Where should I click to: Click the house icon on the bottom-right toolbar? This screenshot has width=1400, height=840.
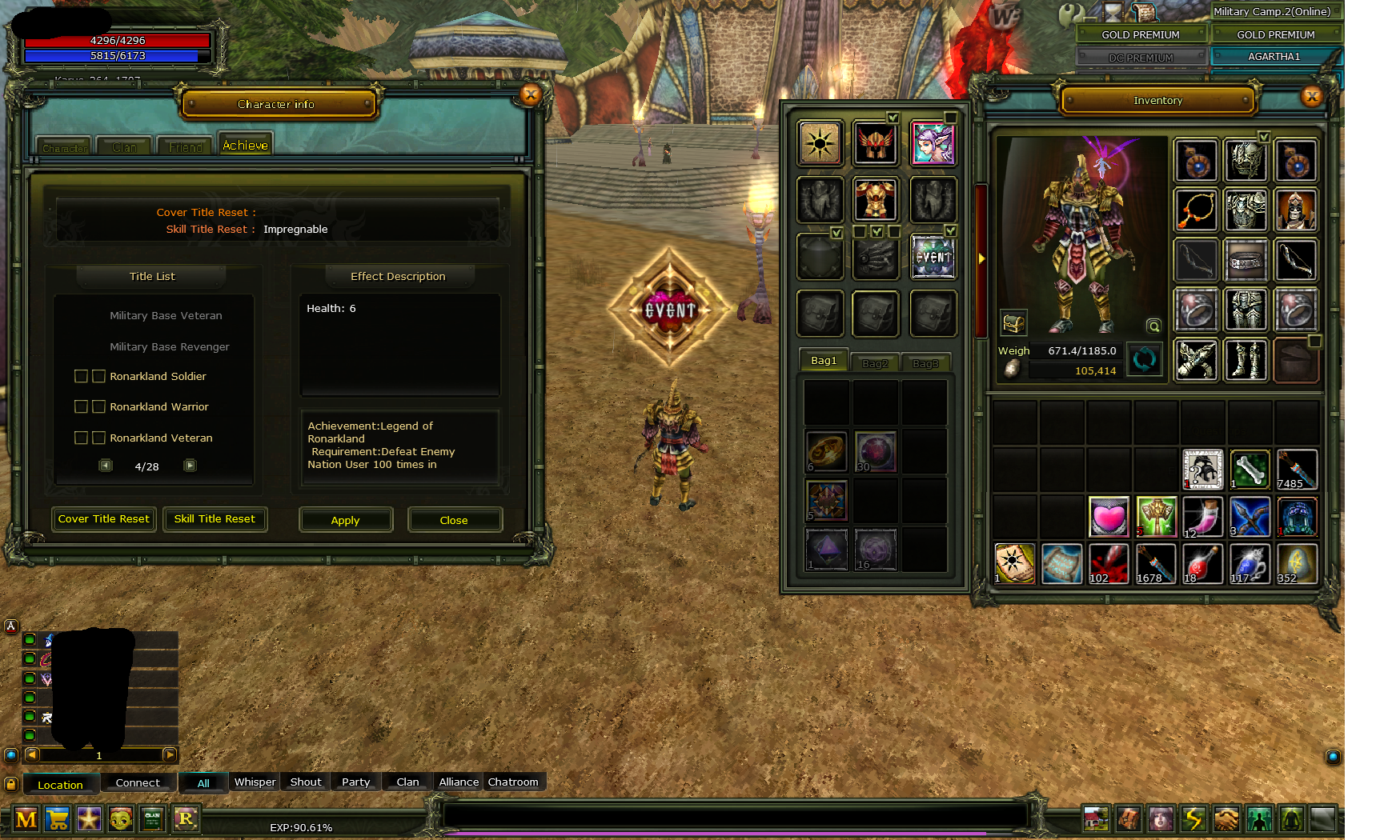click(x=1096, y=819)
